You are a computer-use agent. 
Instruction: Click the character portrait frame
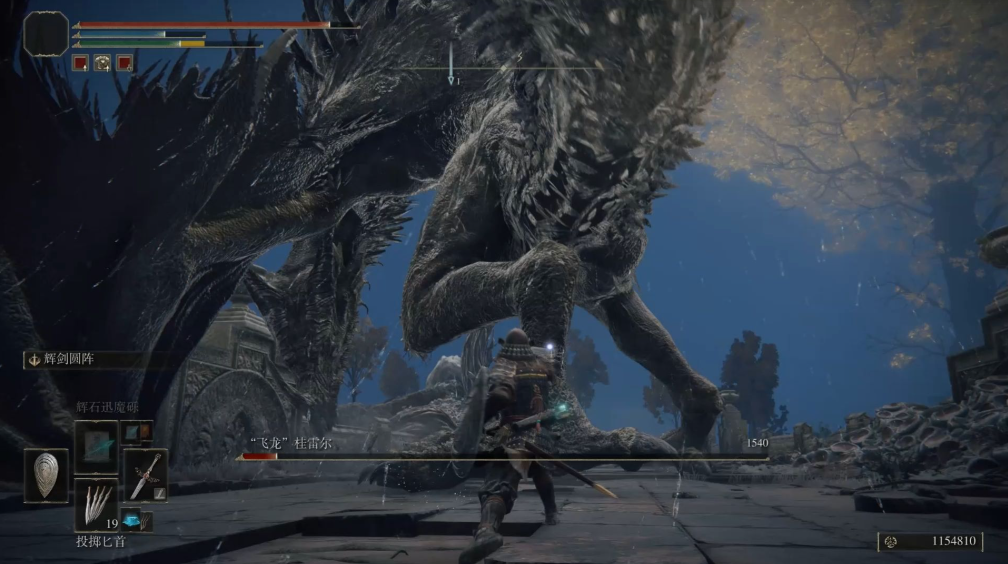[46, 33]
